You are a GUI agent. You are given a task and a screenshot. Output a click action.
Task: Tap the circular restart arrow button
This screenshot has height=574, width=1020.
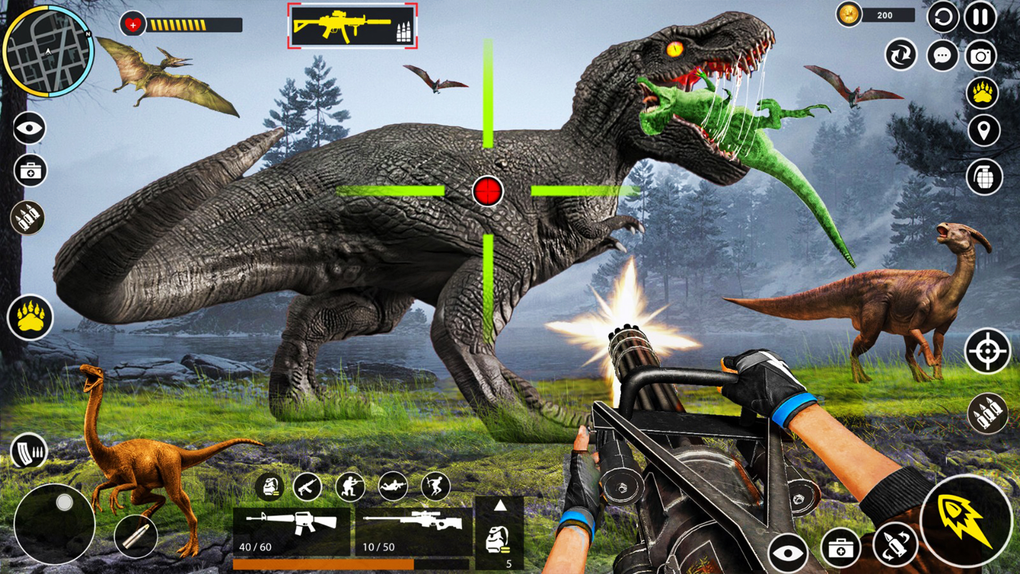tap(942, 17)
